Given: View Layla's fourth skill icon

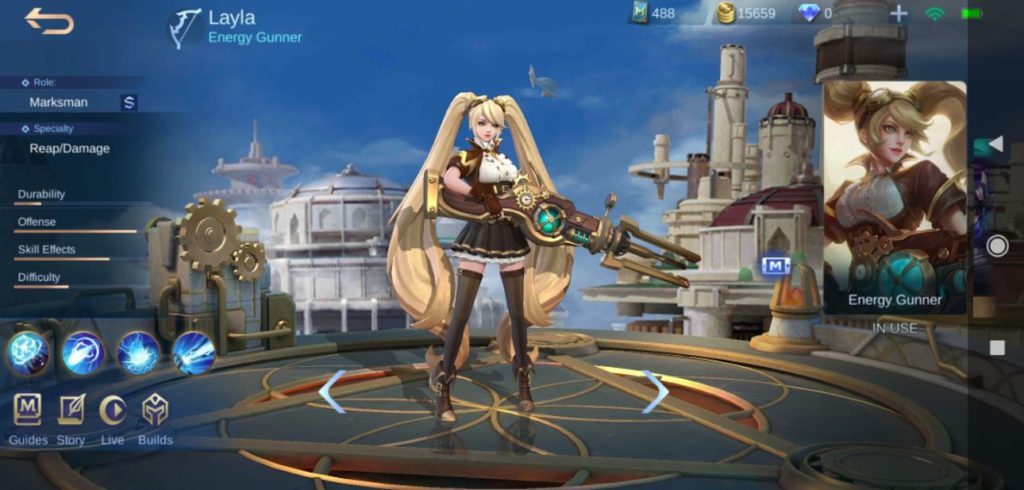Looking at the screenshot, I should coord(193,352).
